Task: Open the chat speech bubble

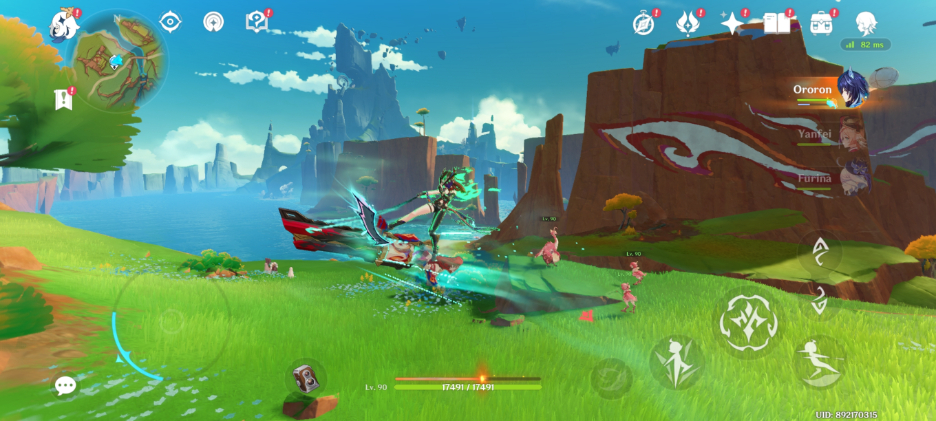Action: tap(66, 385)
